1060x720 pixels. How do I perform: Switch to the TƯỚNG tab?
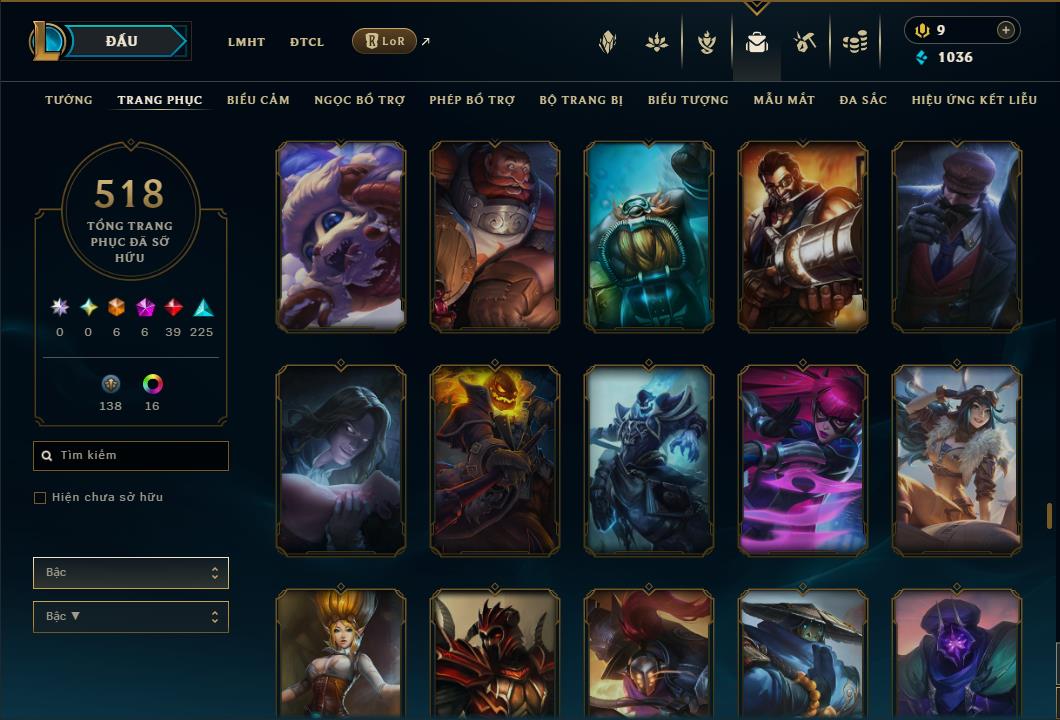point(69,100)
